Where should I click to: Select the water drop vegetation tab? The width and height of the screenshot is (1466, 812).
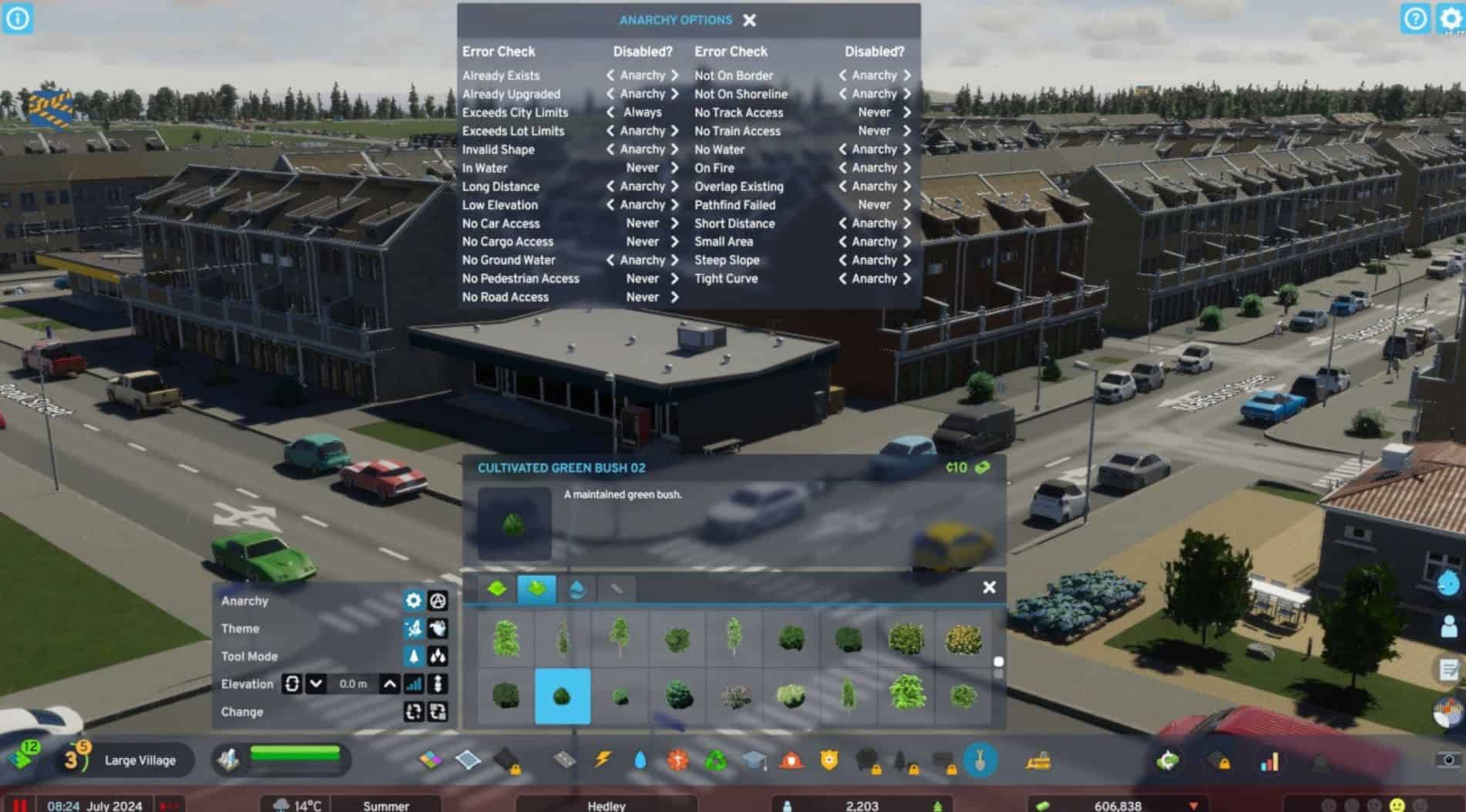577,589
